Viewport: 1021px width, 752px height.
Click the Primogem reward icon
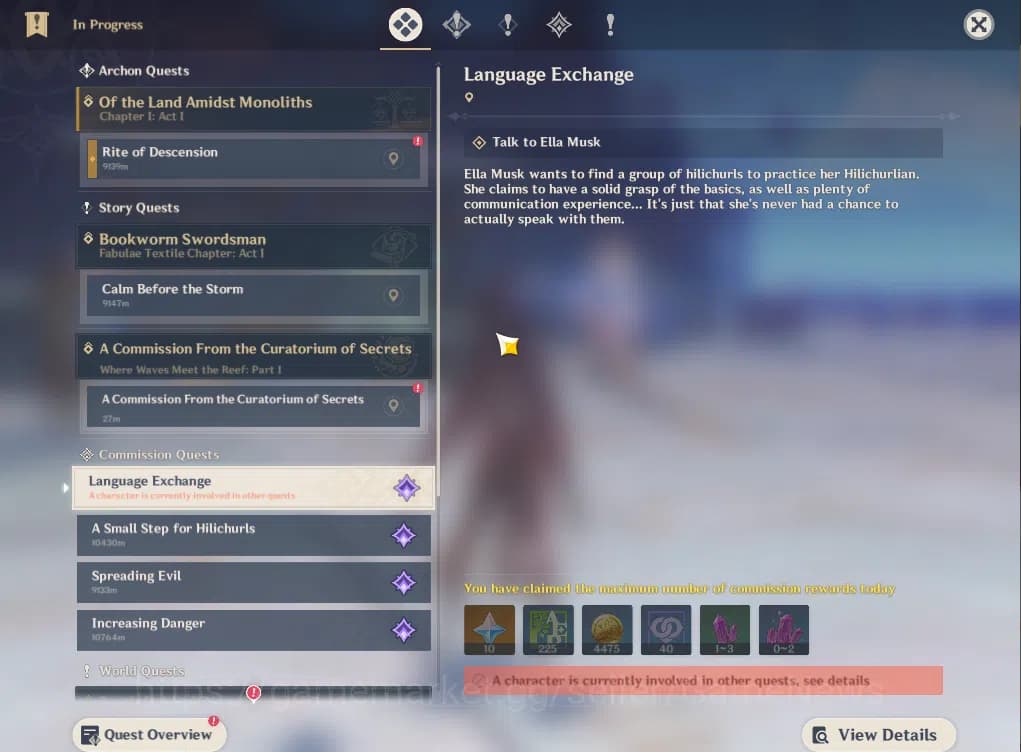click(x=490, y=630)
